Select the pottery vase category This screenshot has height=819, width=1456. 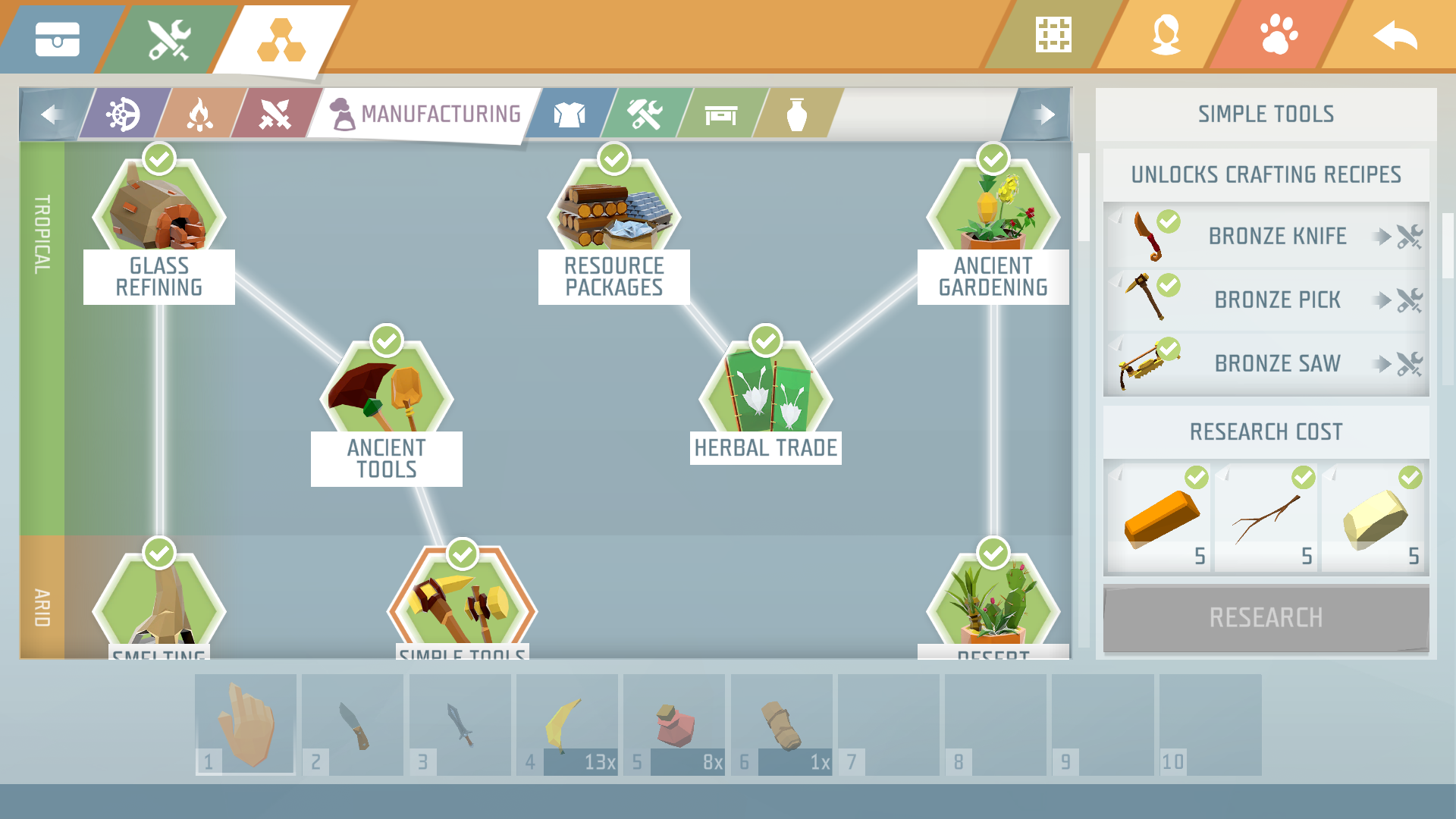click(797, 115)
